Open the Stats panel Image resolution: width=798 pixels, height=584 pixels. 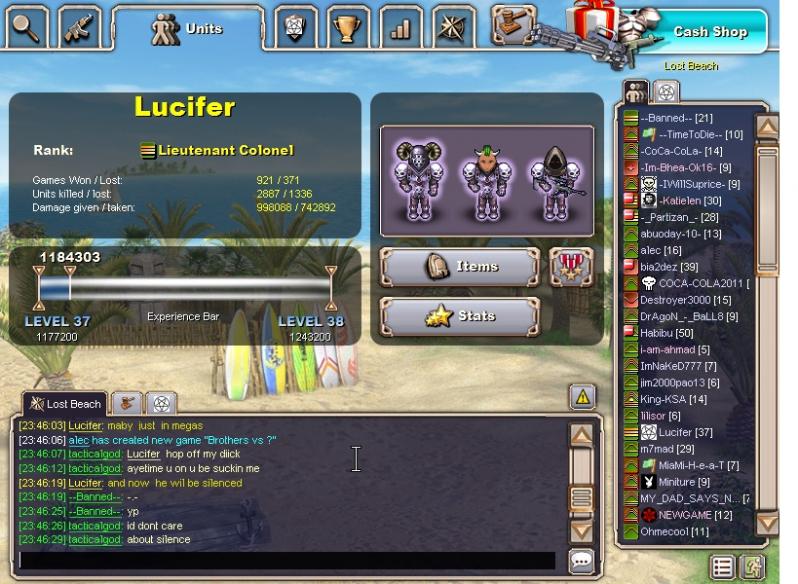point(460,317)
